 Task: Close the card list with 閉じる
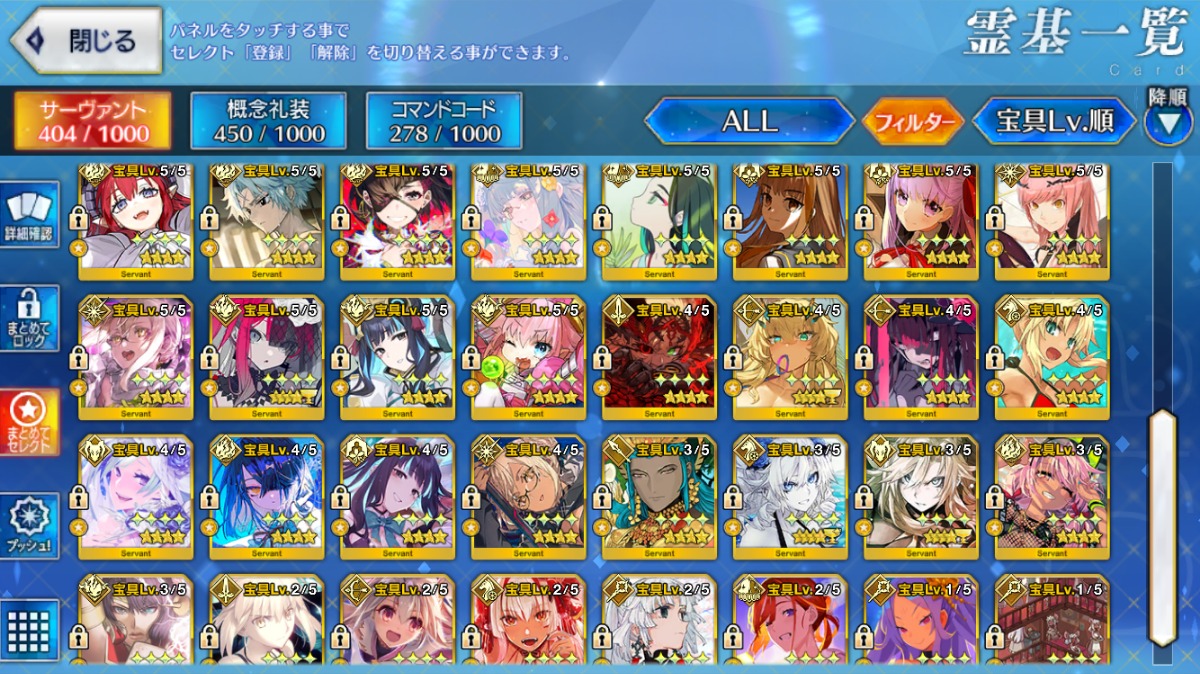[86, 41]
